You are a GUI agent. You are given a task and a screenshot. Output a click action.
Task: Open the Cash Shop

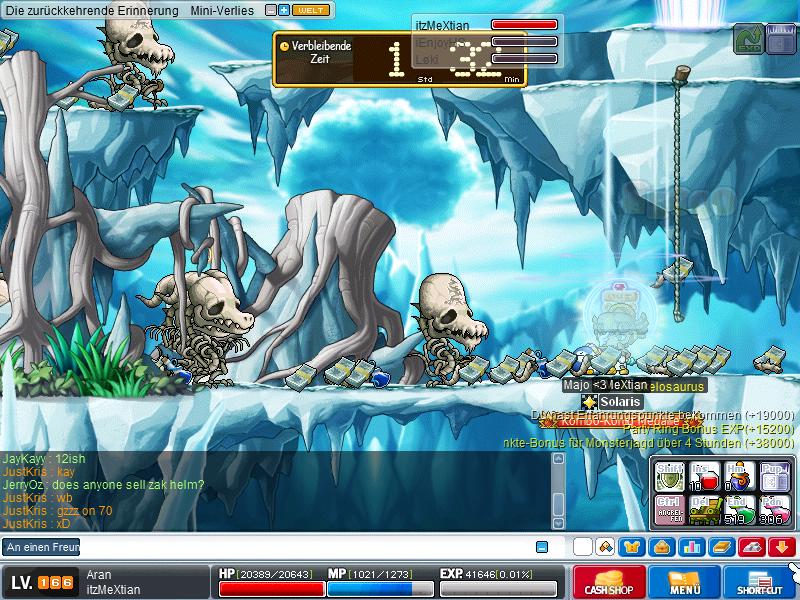pyautogui.click(x=608, y=583)
